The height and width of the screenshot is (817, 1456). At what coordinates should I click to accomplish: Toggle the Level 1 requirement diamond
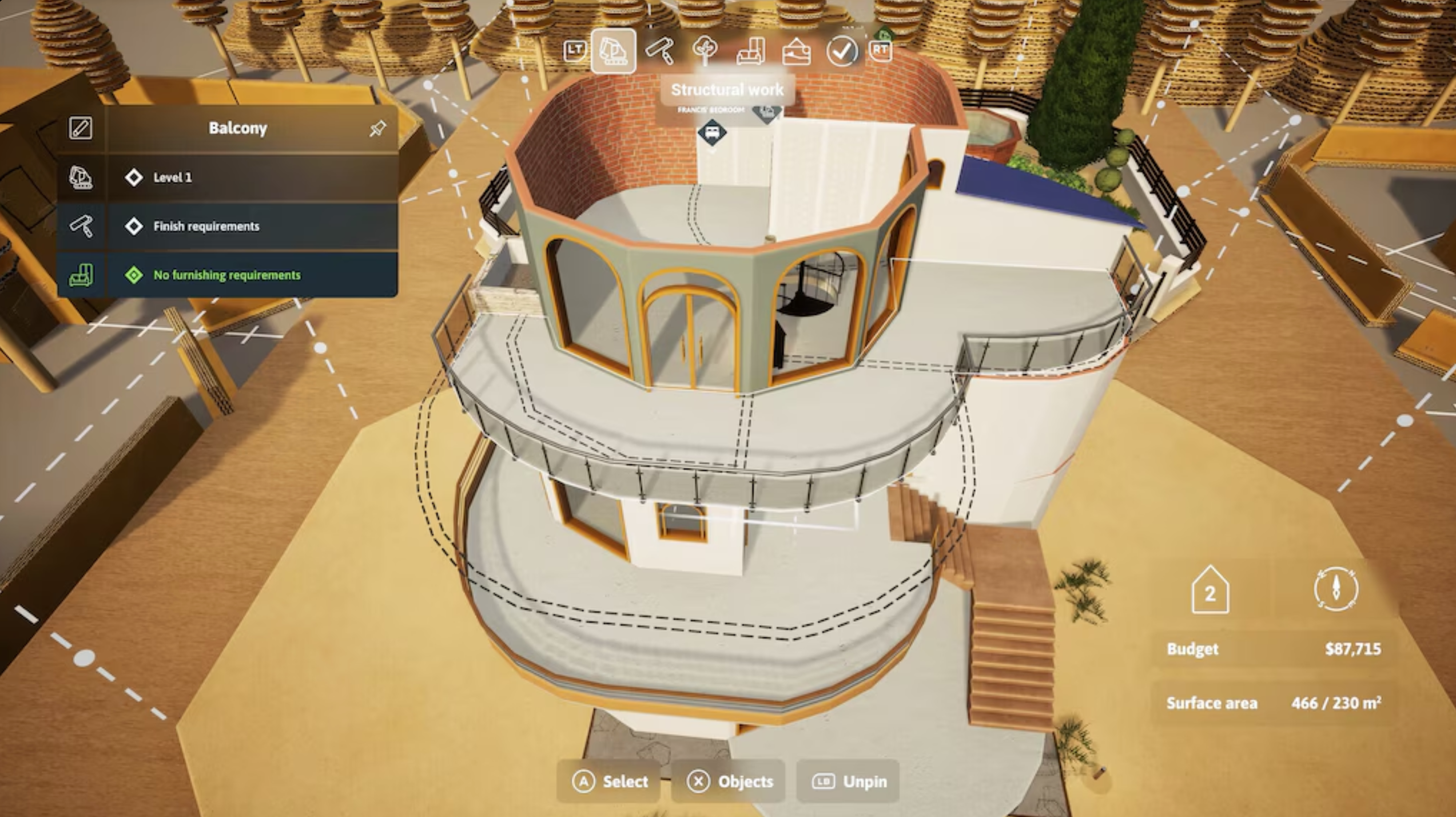(x=134, y=177)
